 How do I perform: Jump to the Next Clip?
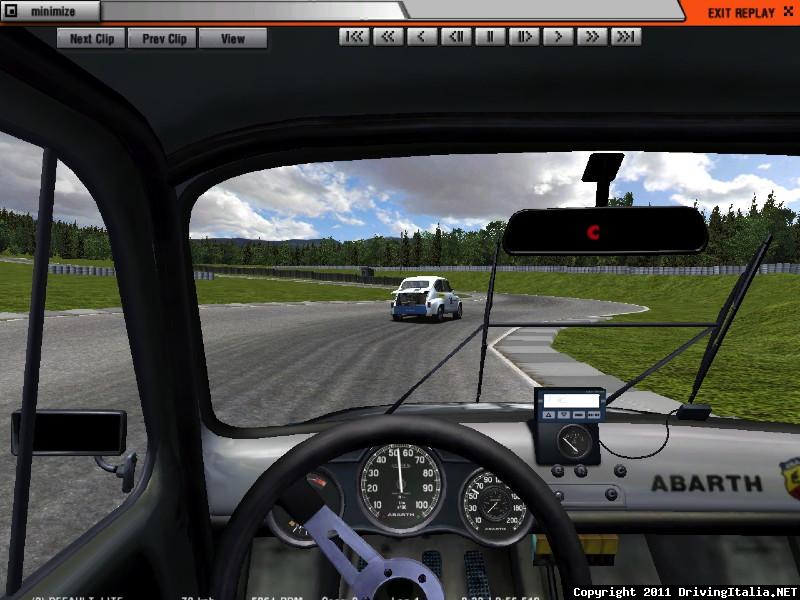click(x=91, y=39)
